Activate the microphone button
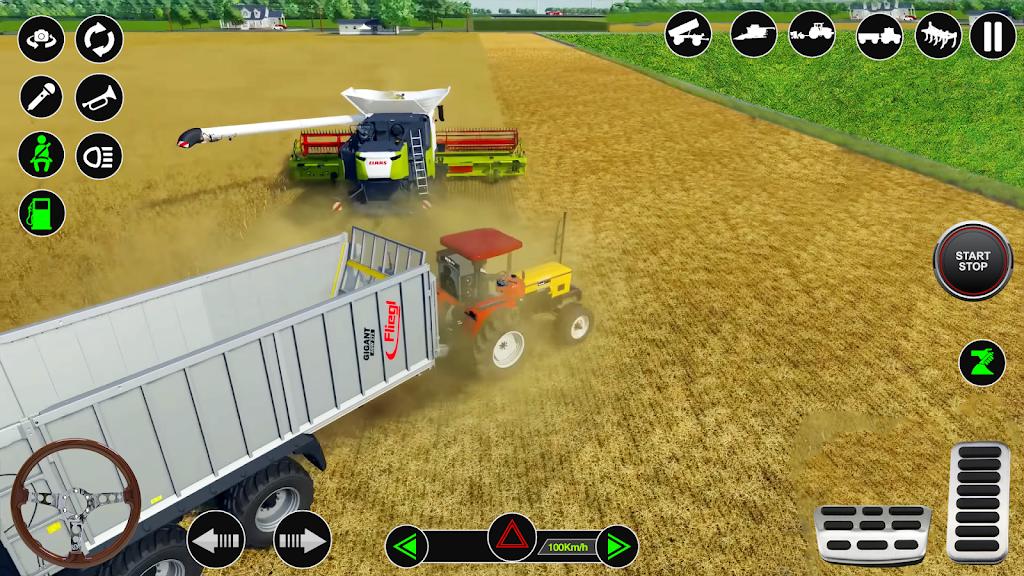1024x576 pixels. pyautogui.click(x=41, y=97)
